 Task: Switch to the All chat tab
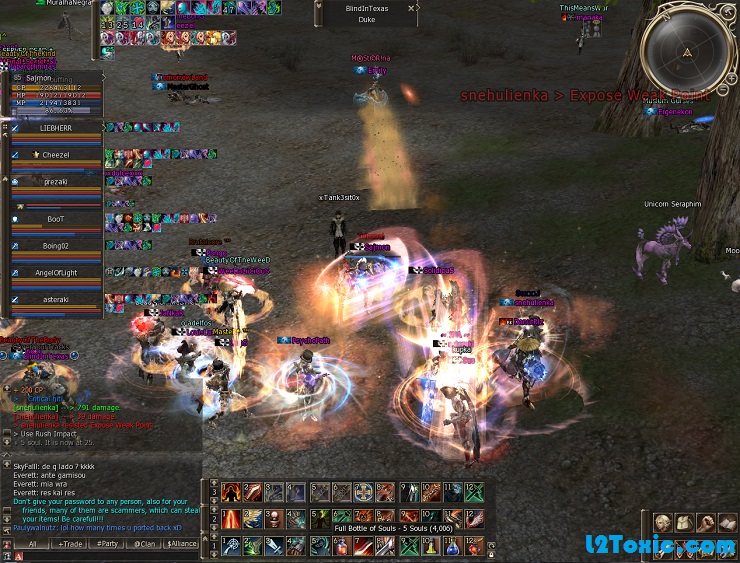tap(33, 544)
